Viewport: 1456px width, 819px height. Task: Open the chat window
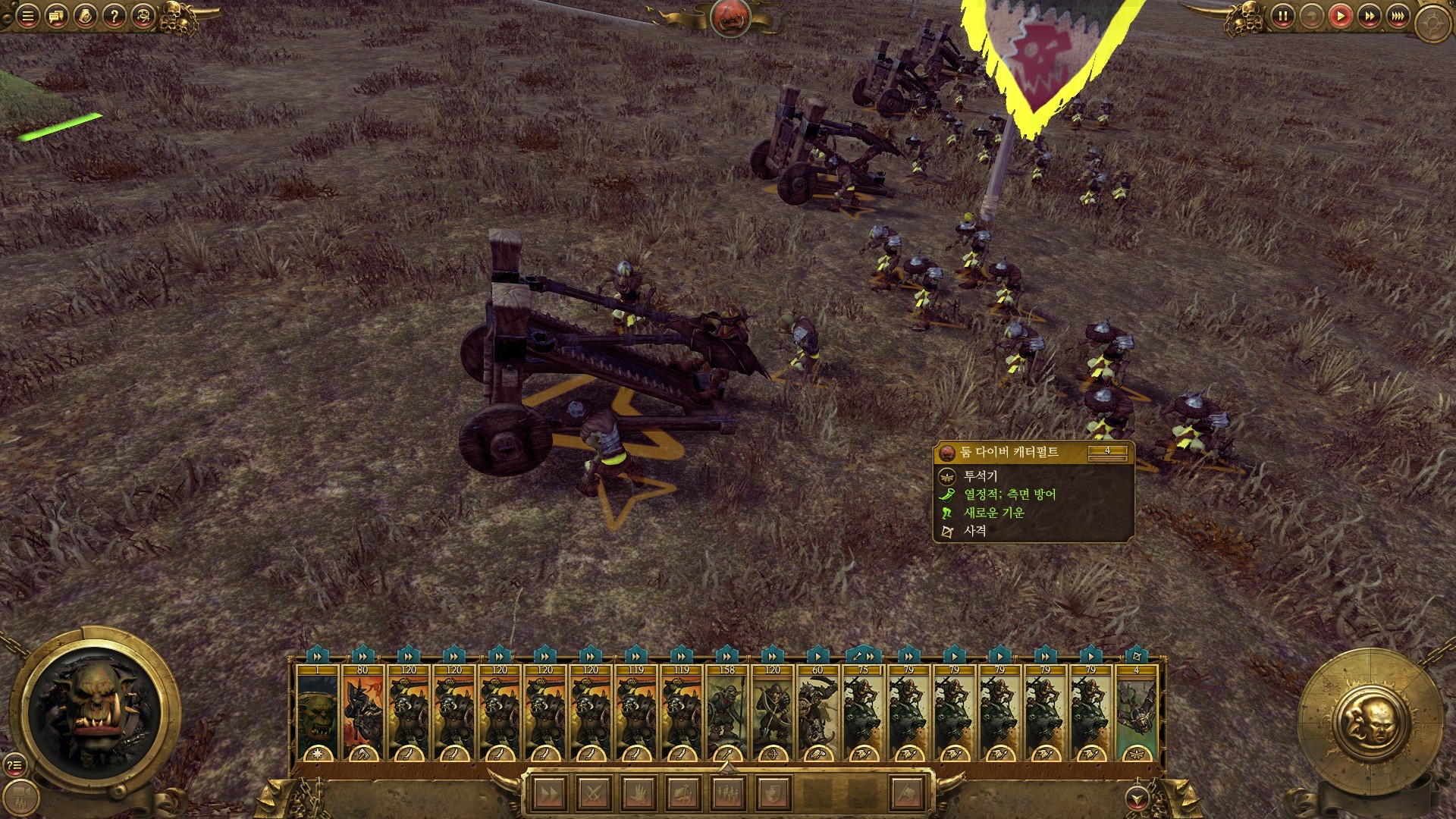56,15
